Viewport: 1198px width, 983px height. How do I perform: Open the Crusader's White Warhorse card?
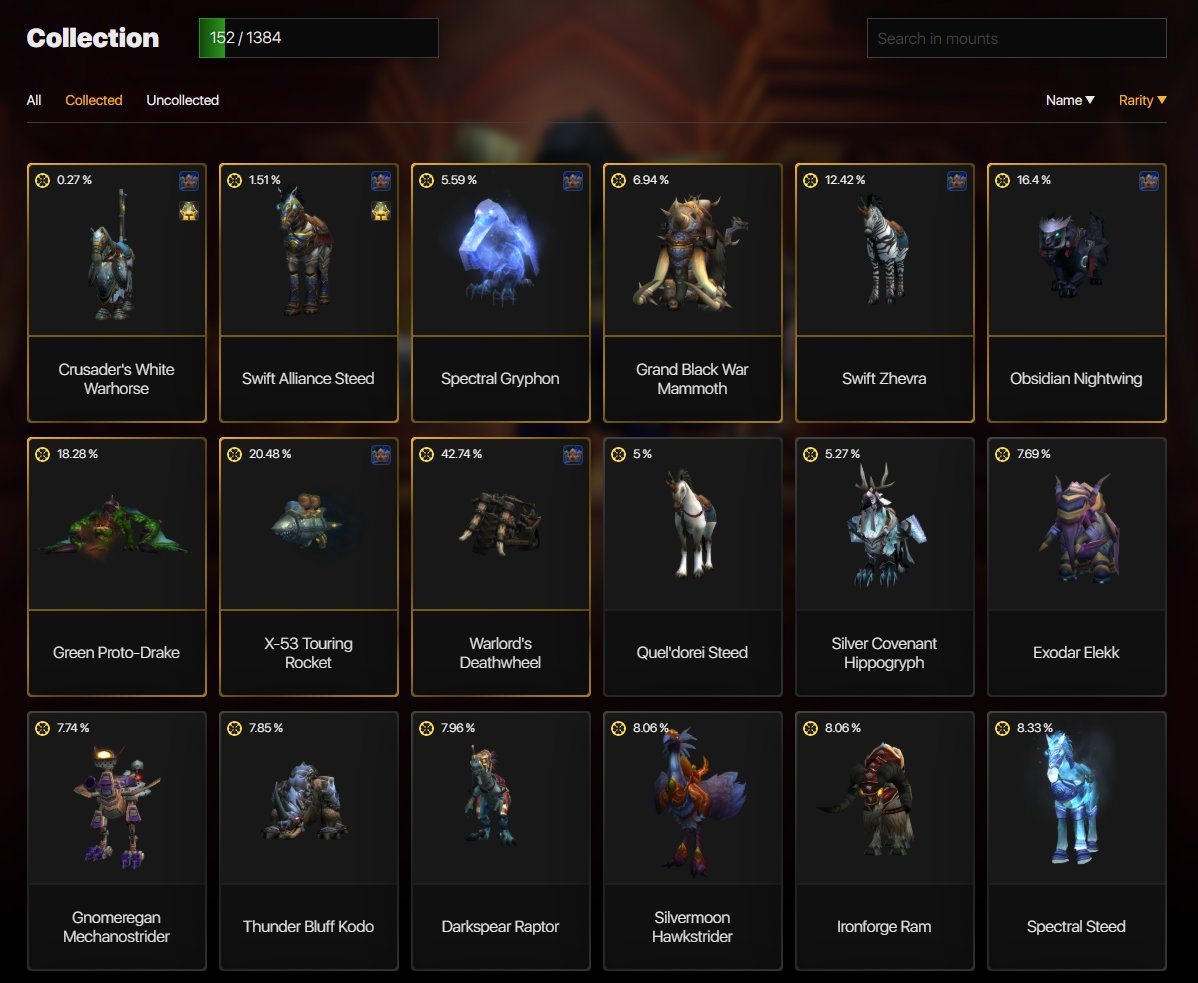(x=117, y=292)
